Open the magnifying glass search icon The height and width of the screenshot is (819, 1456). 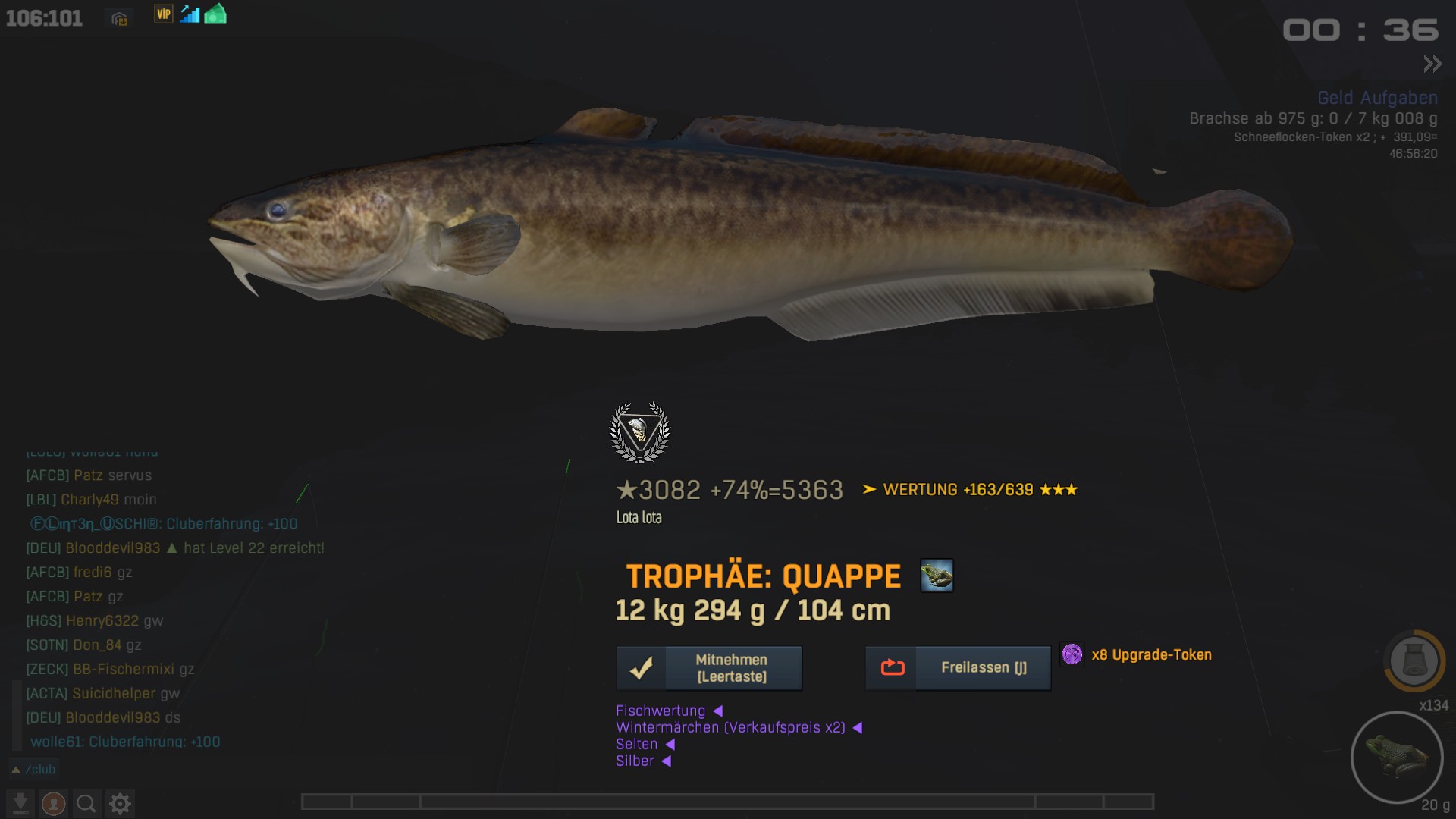(86, 803)
